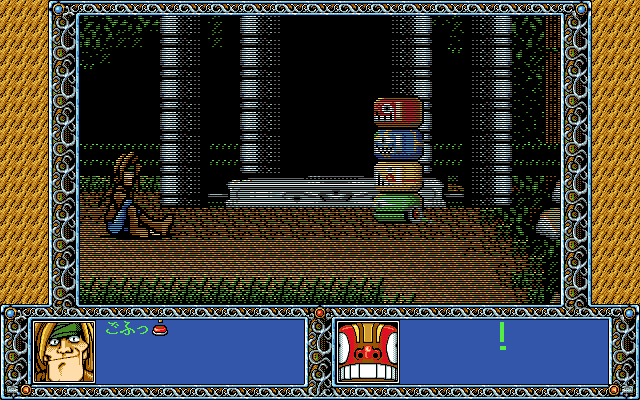The height and width of the screenshot is (400, 640).
Task: Click the dialogue box with green exclamation mark
Action: coord(504,352)
